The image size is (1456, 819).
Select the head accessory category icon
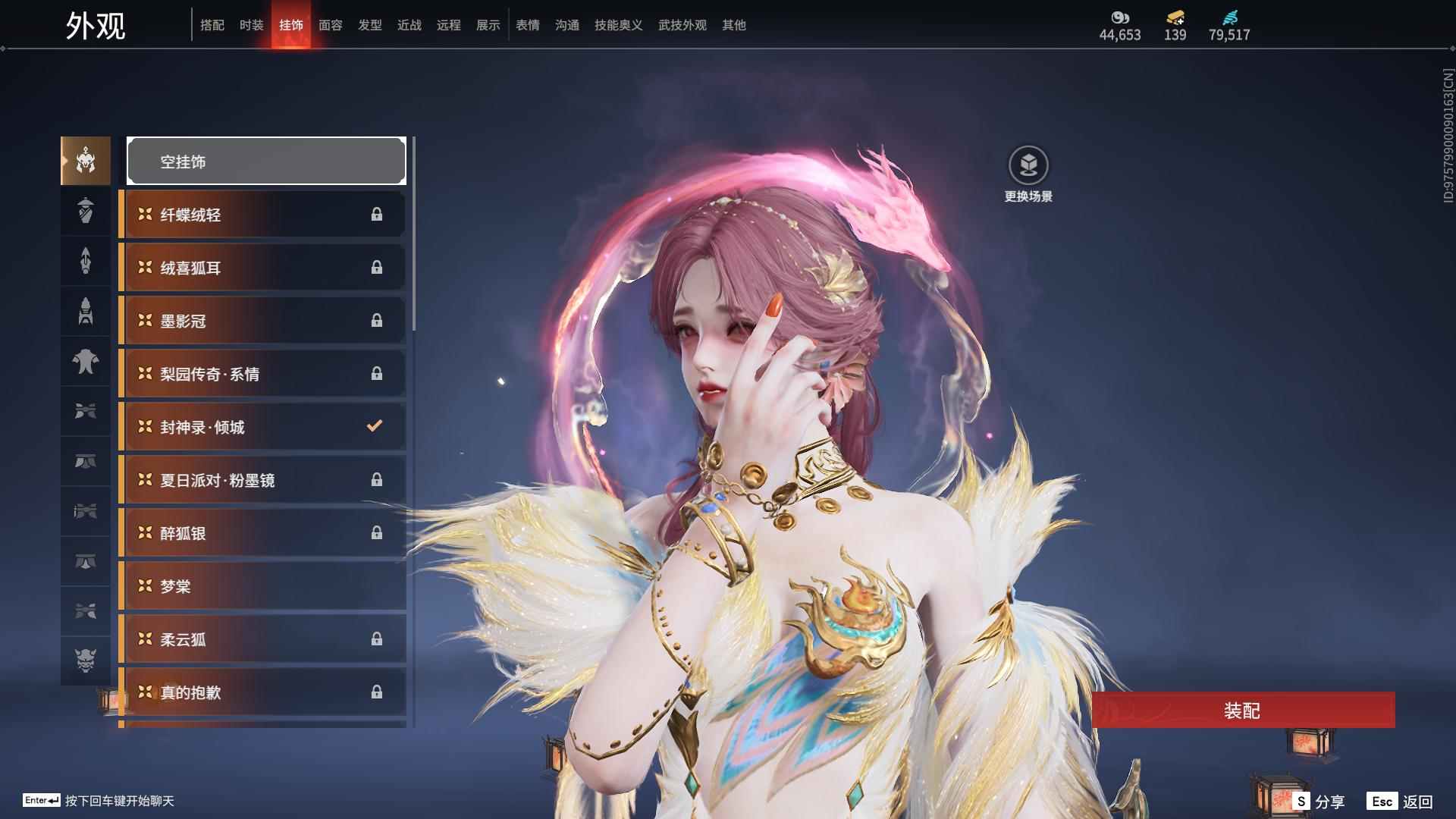(85, 160)
